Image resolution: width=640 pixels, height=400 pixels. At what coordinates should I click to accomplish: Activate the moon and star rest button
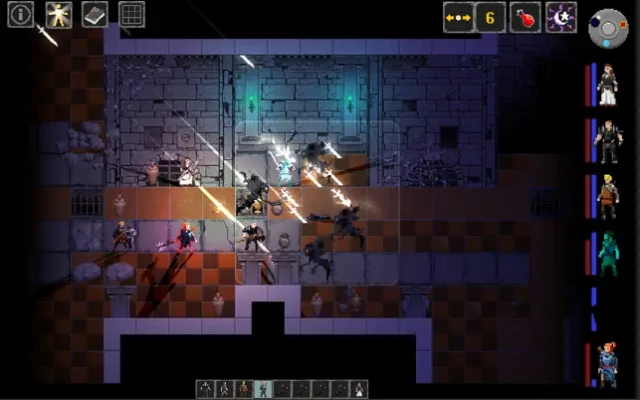point(561,17)
